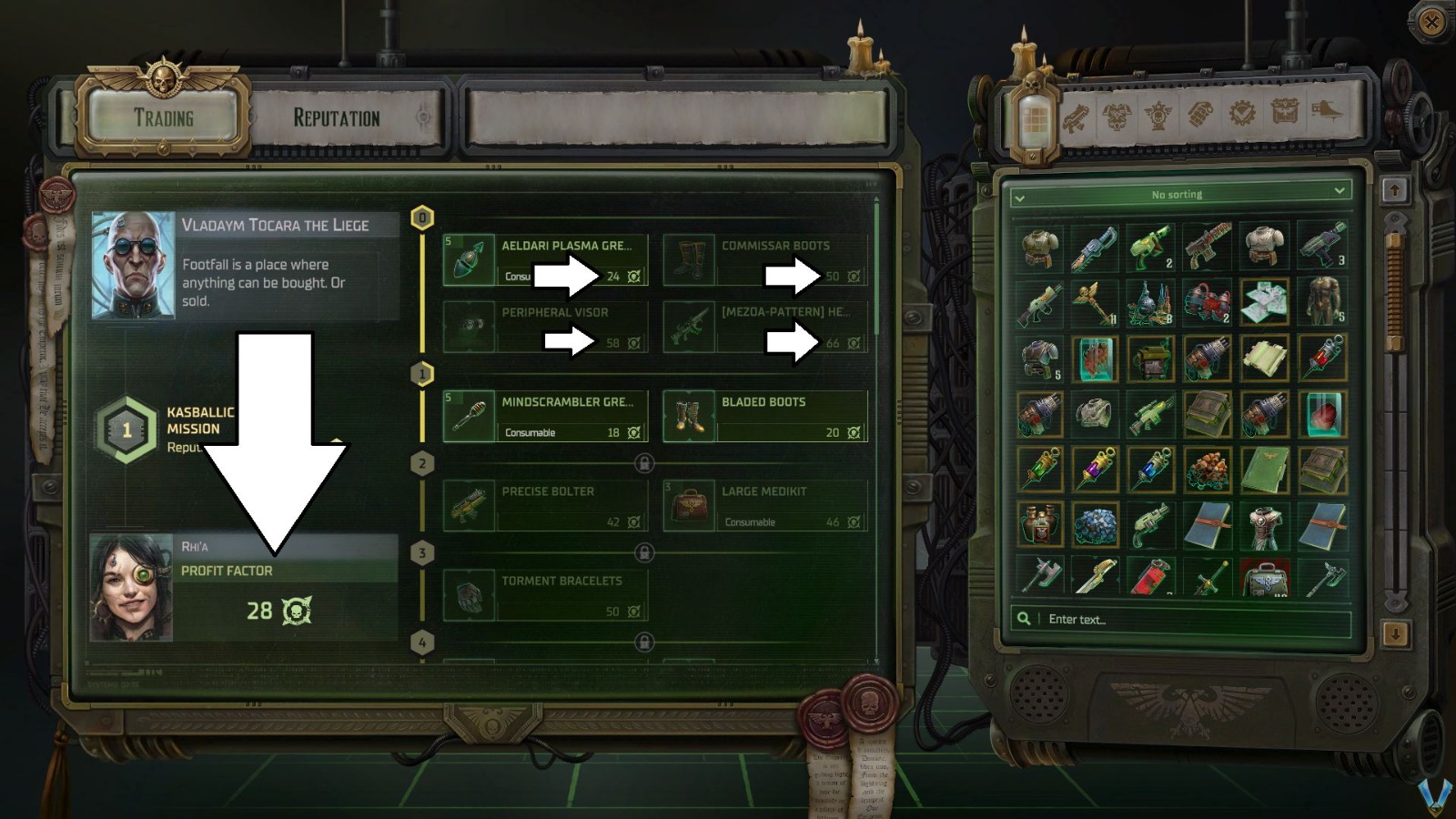This screenshot has height=819, width=1456.
Task: Select the Trading tab
Action: [165, 116]
